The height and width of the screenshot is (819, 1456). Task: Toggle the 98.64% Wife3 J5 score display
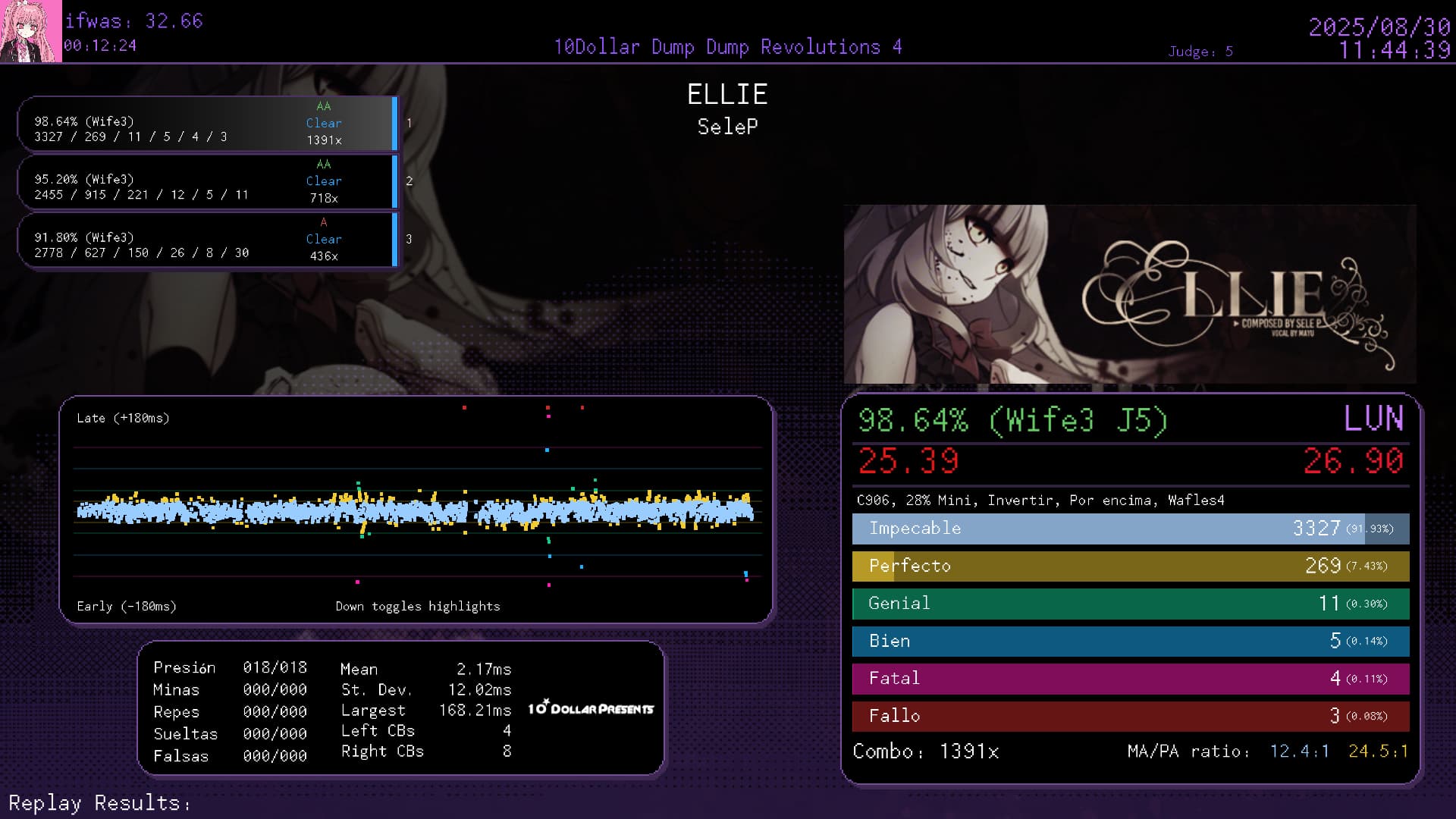1013,420
